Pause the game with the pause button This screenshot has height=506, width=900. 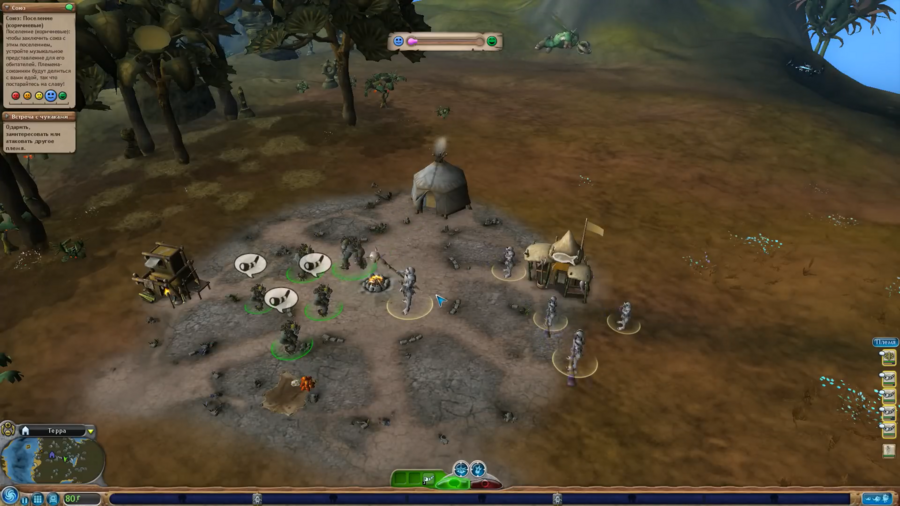tap(24, 498)
